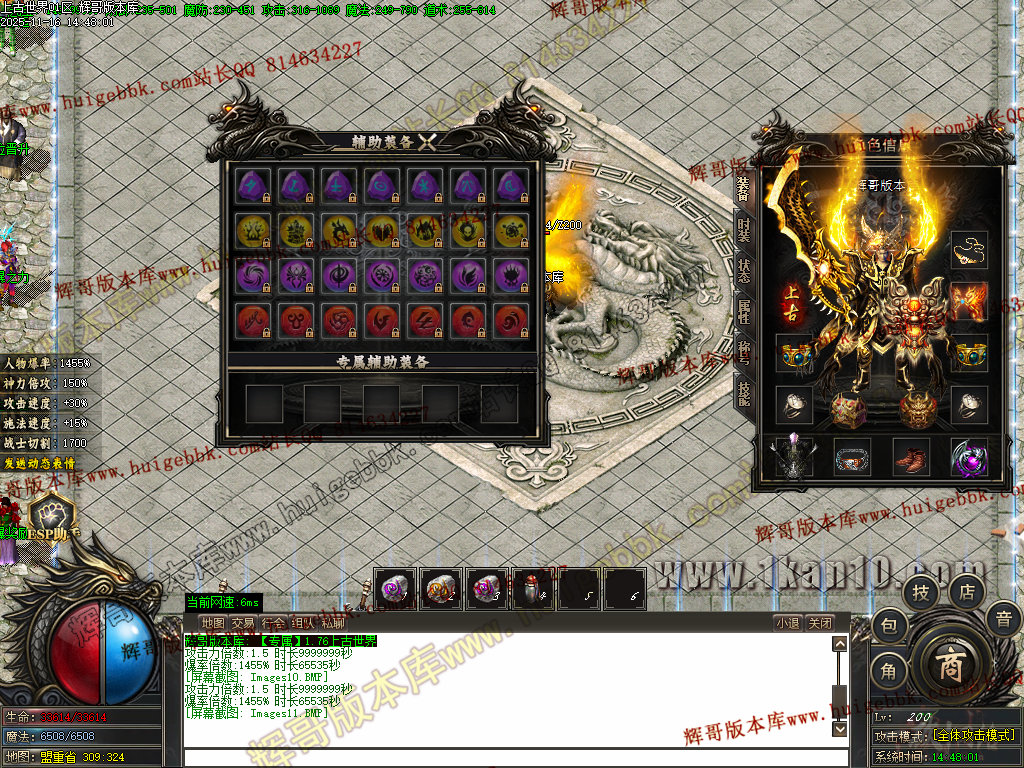This screenshot has height=768, width=1024.
Task: Click the 关闭 button above the chat
Action: 820,623
